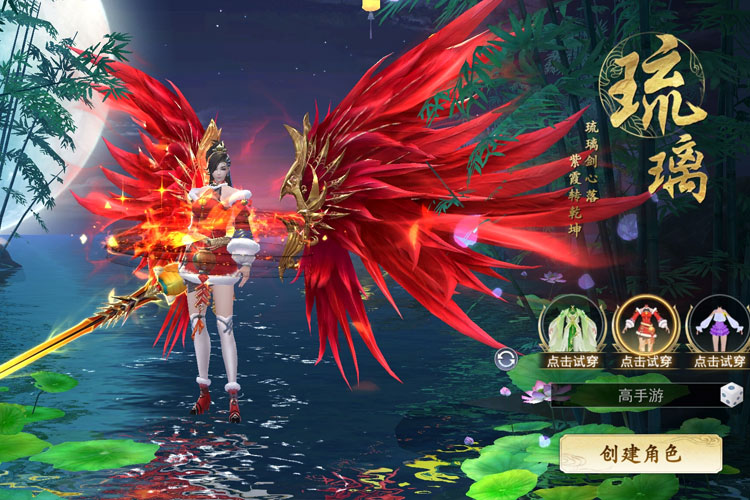
Task: Tap the circular arrows refresh icon
Action: (506, 359)
